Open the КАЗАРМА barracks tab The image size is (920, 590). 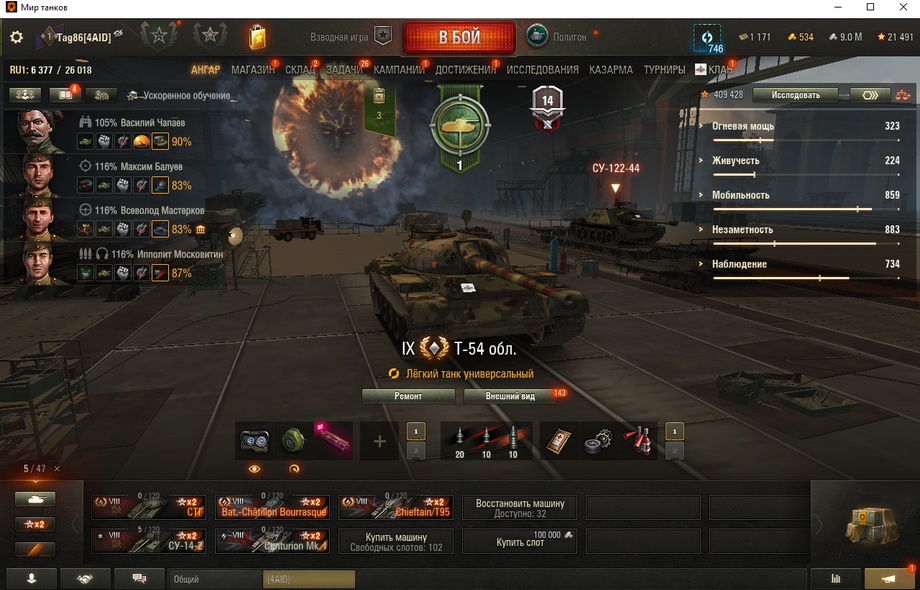[610, 70]
